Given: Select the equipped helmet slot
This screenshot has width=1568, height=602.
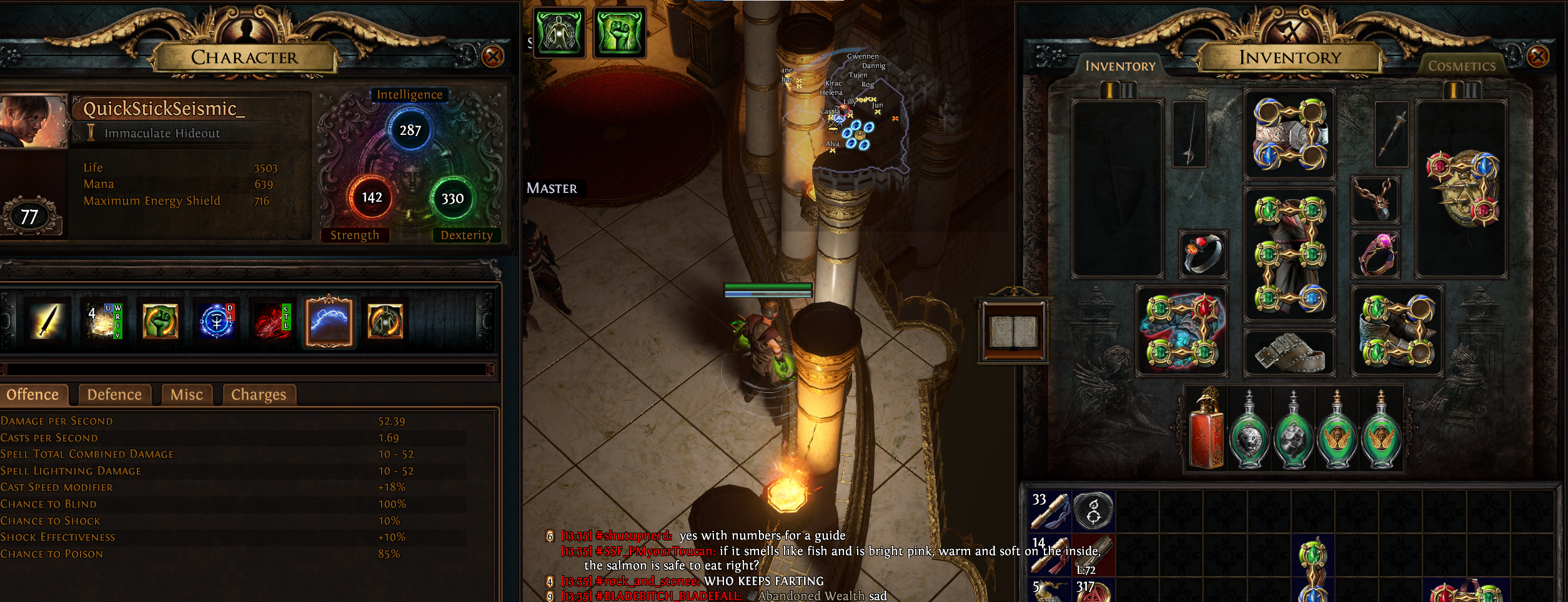Looking at the screenshot, I should (1289, 134).
